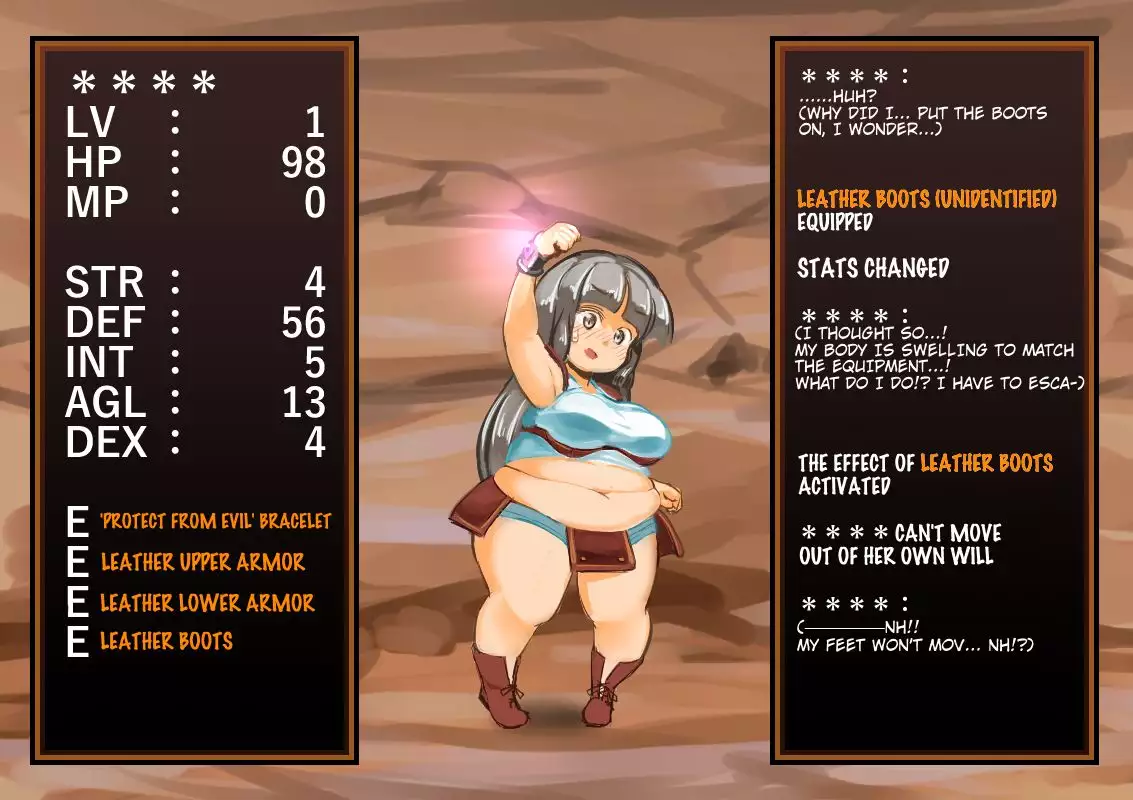Click the Leather Lower Armor equipment row
The height and width of the screenshot is (800, 1133).
coord(207,602)
